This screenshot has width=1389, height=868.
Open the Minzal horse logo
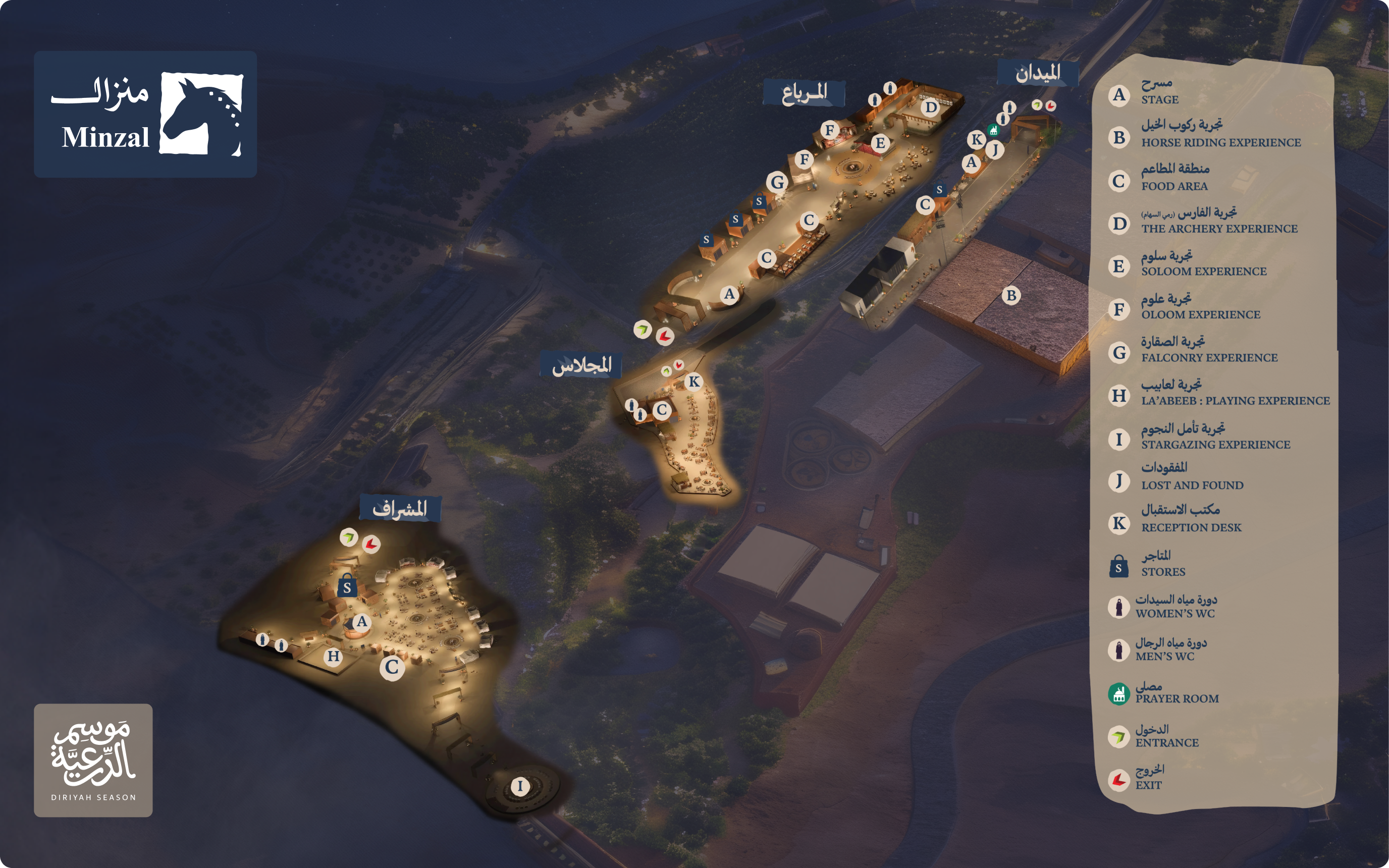201,114
